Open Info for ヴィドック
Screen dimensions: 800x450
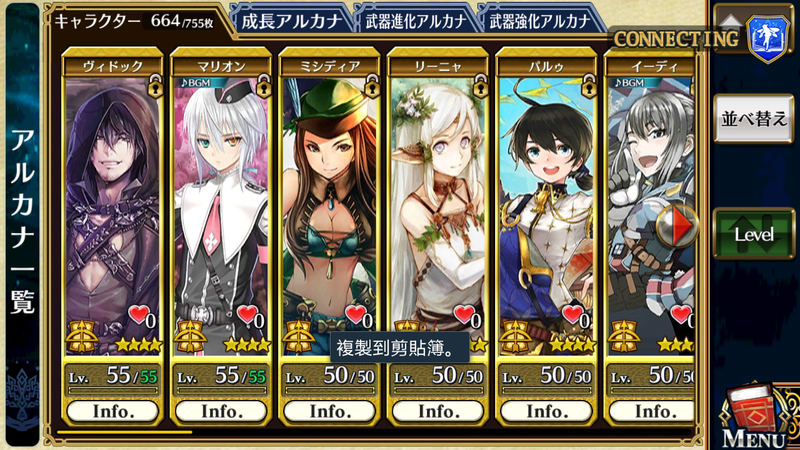coord(112,411)
